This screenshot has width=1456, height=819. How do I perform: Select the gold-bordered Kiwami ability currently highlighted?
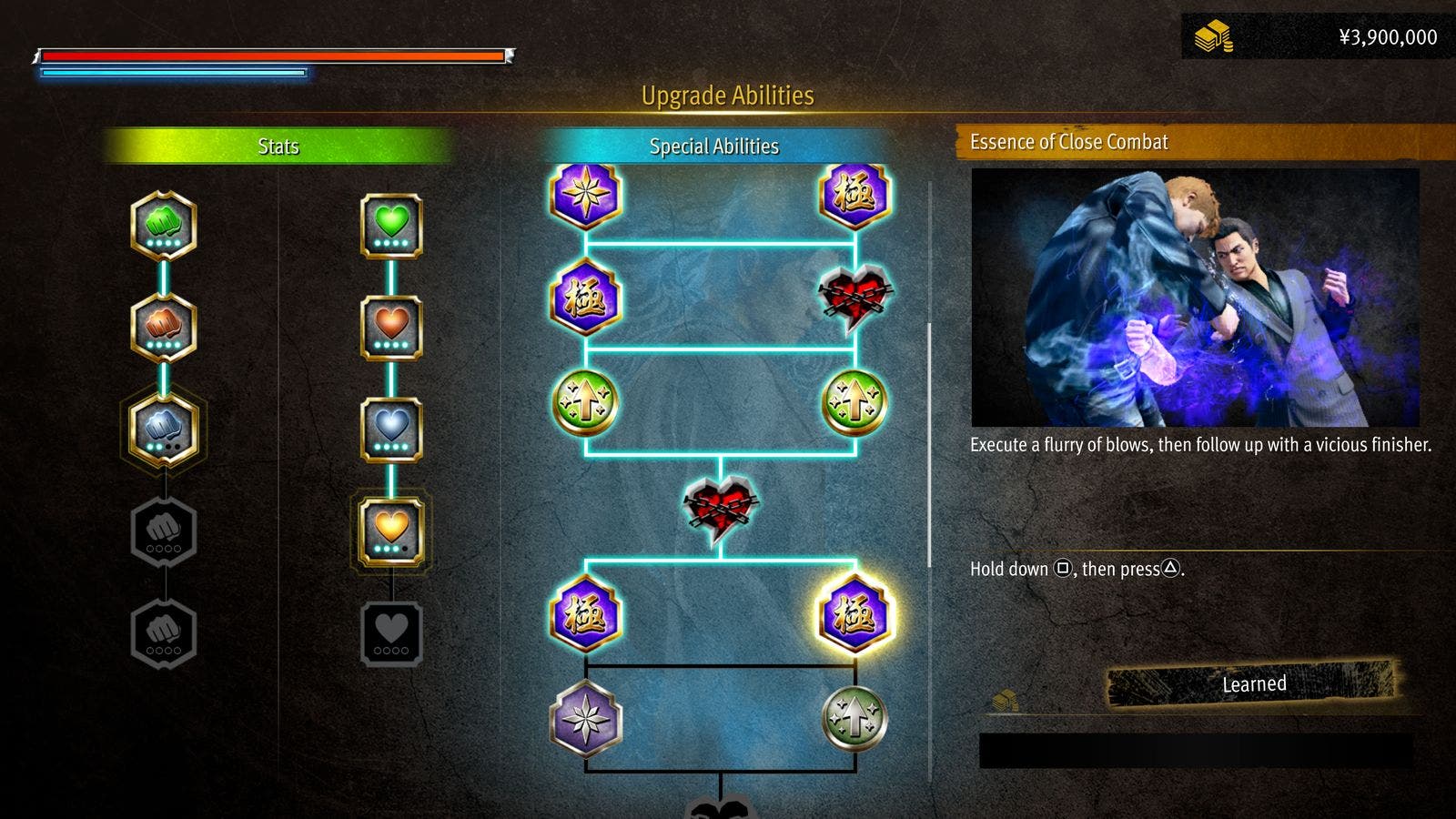point(854,614)
